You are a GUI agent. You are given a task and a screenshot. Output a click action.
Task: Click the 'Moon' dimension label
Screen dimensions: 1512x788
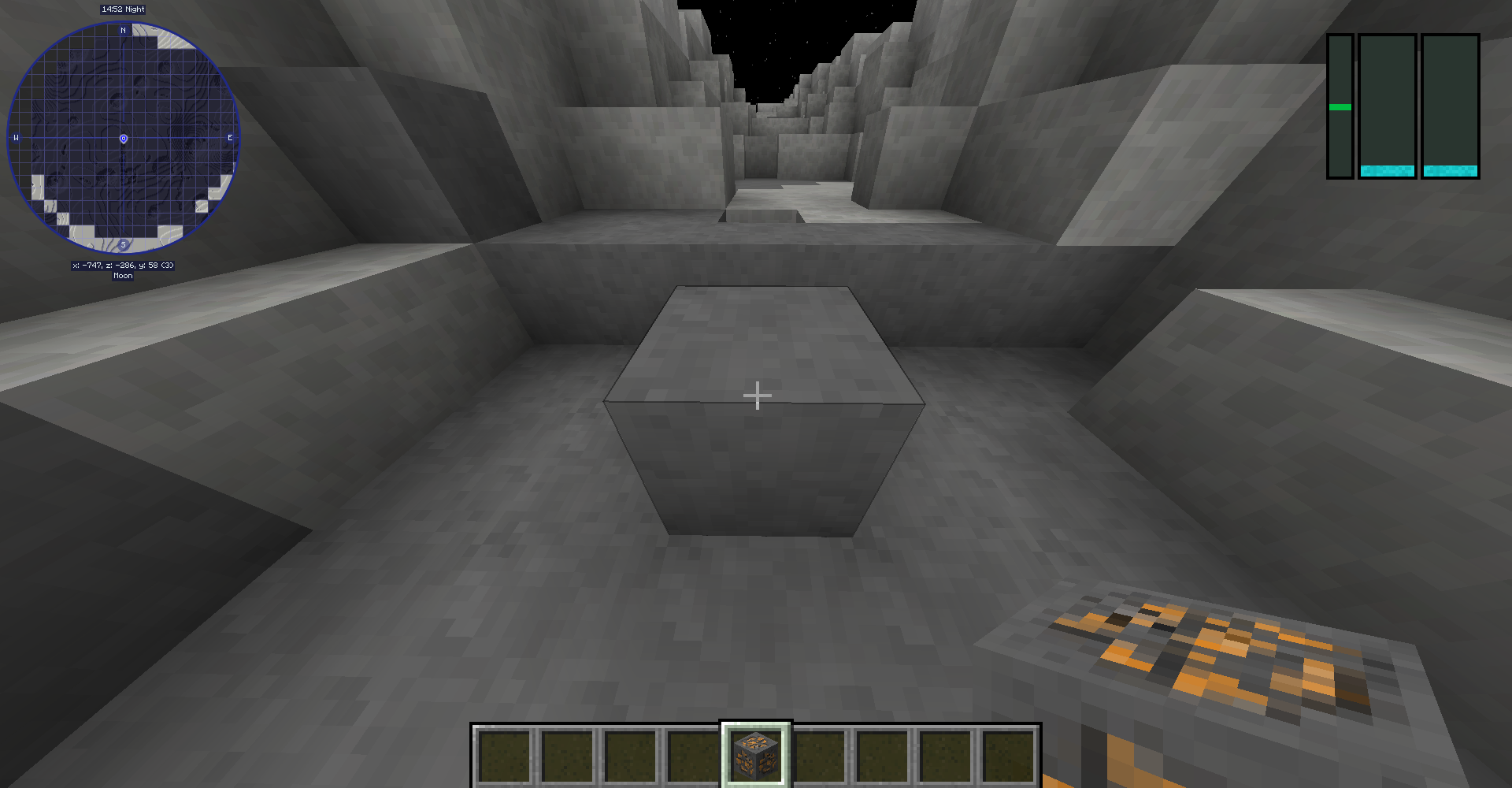(x=122, y=276)
